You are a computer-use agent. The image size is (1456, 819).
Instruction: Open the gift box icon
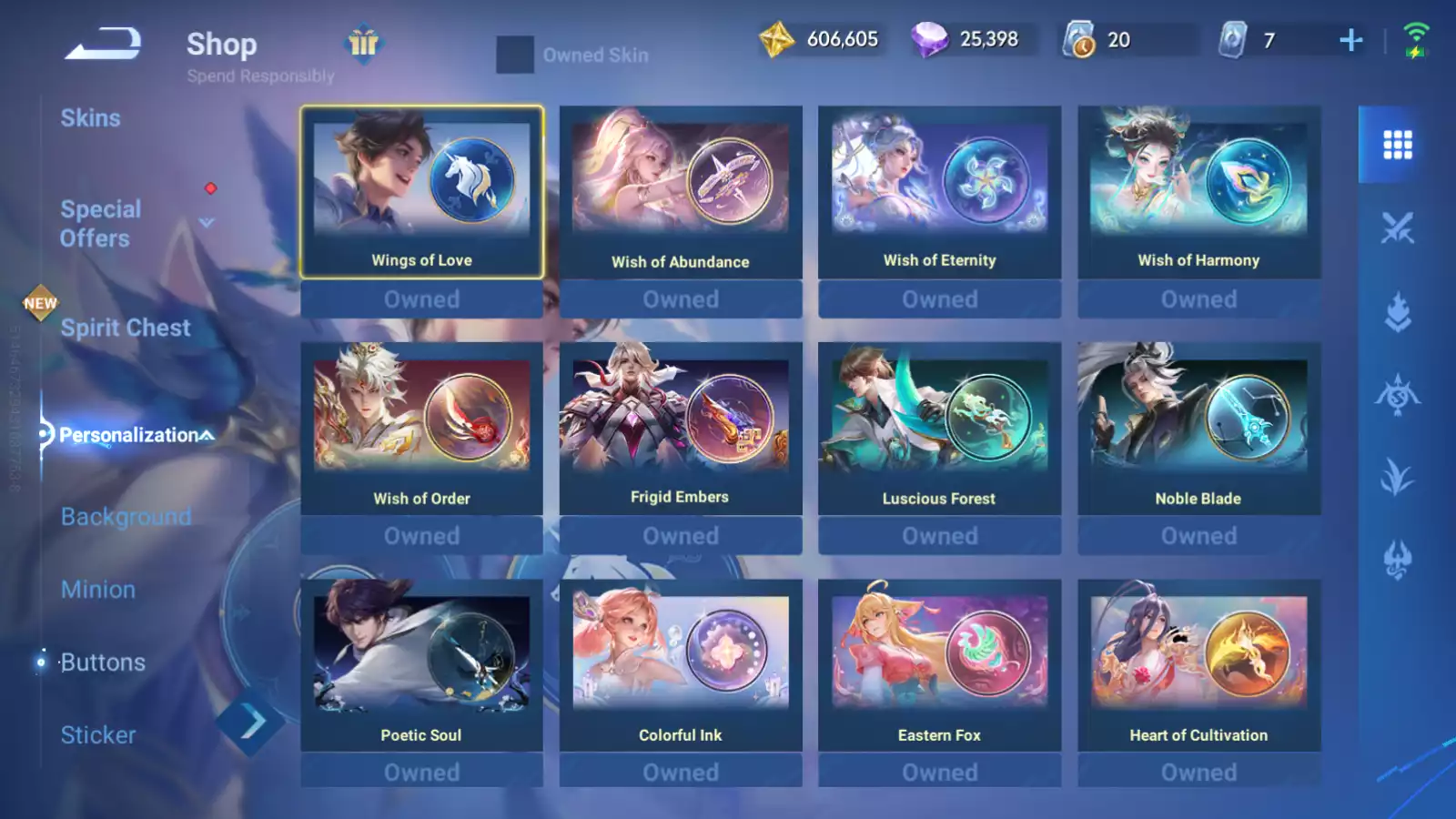pyautogui.click(x=363, y=43)
